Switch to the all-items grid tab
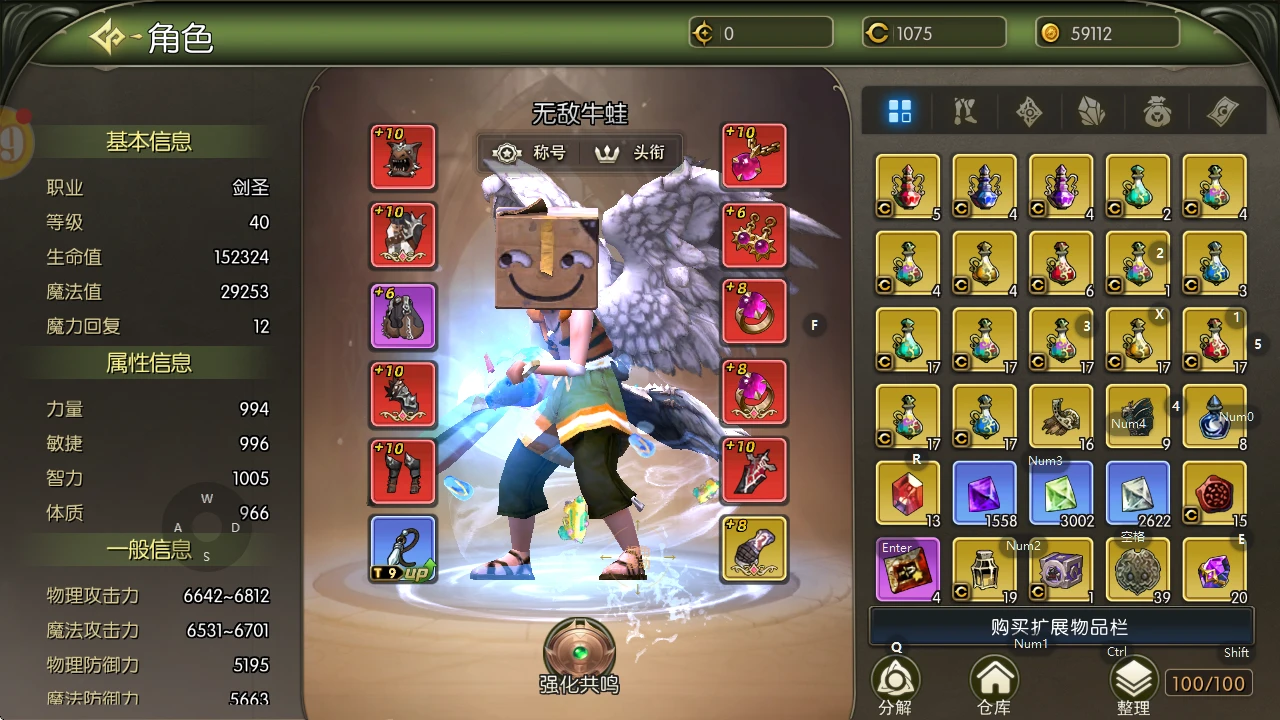This screenshot has width=1280, height=720. coord(900,111)
